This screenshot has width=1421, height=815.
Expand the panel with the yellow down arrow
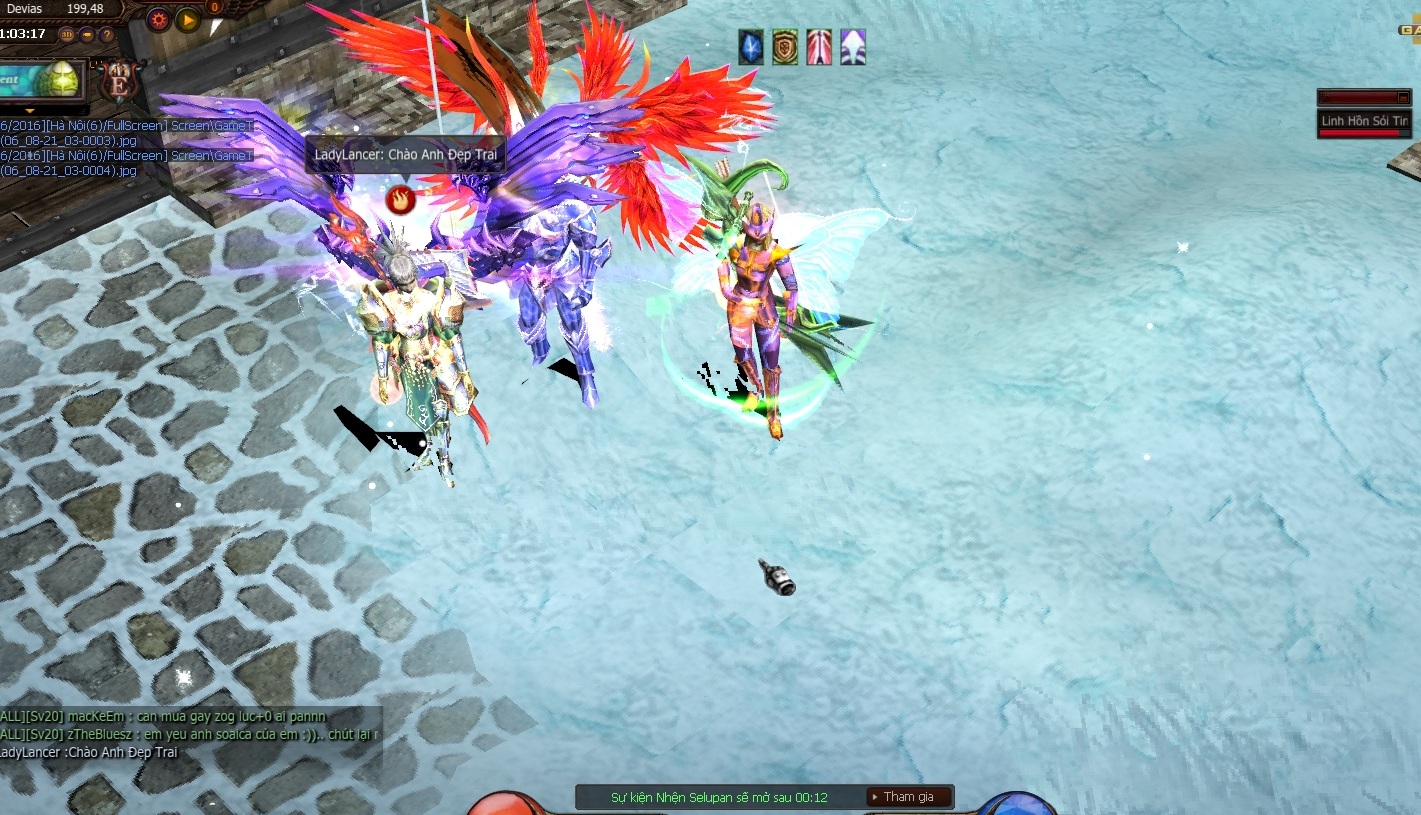[x=29, y=110]
